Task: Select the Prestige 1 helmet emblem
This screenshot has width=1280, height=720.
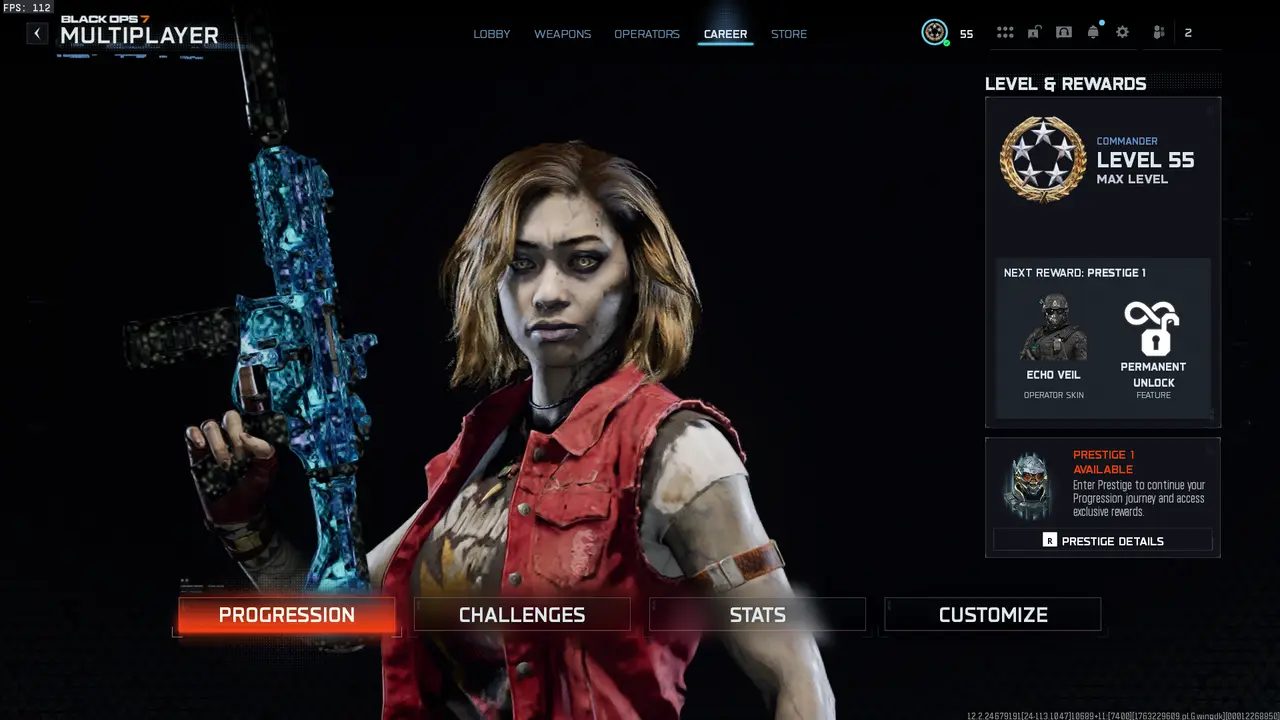Action: (1029, 487)
